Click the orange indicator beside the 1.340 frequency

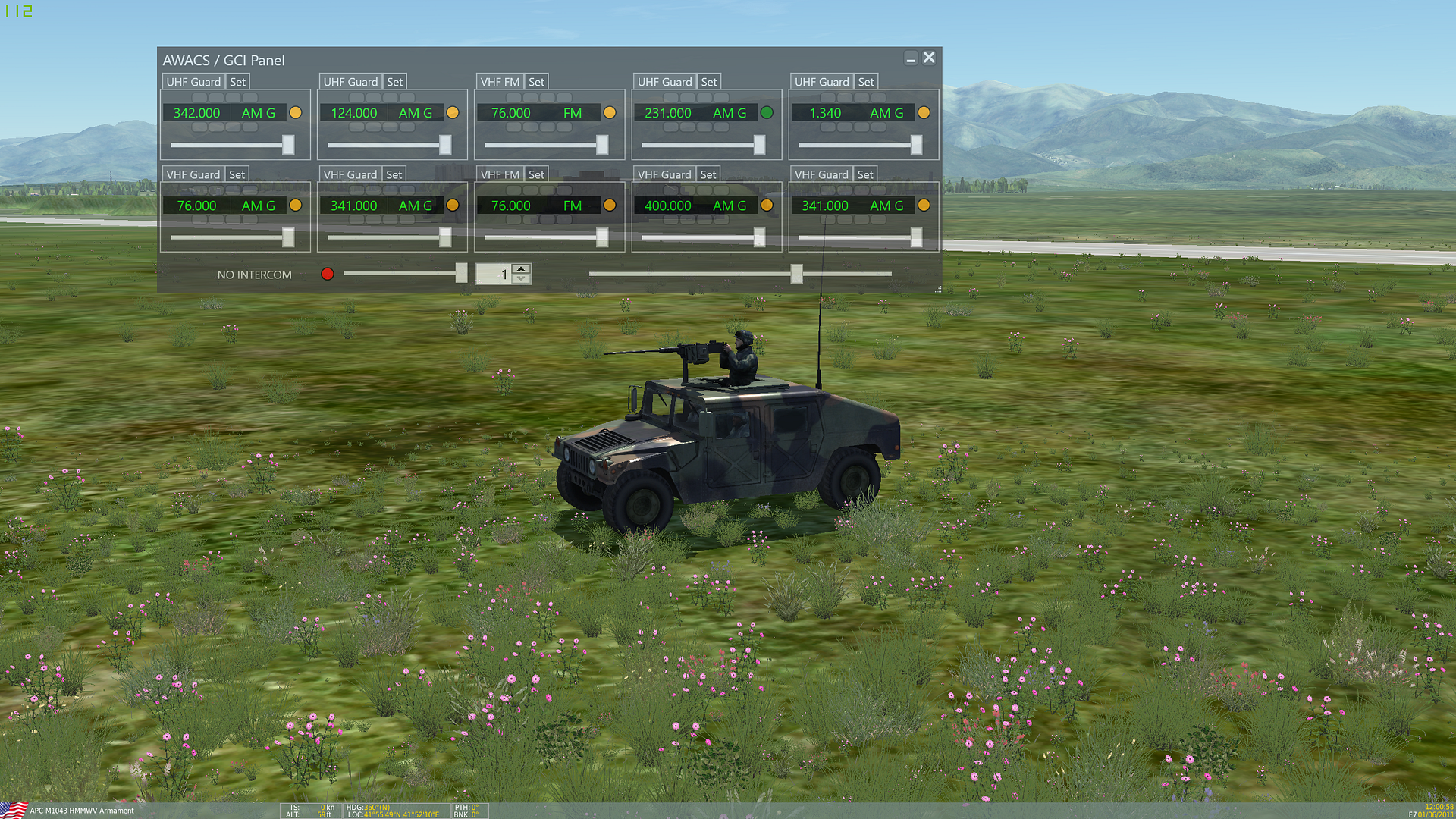click(924, 112)
